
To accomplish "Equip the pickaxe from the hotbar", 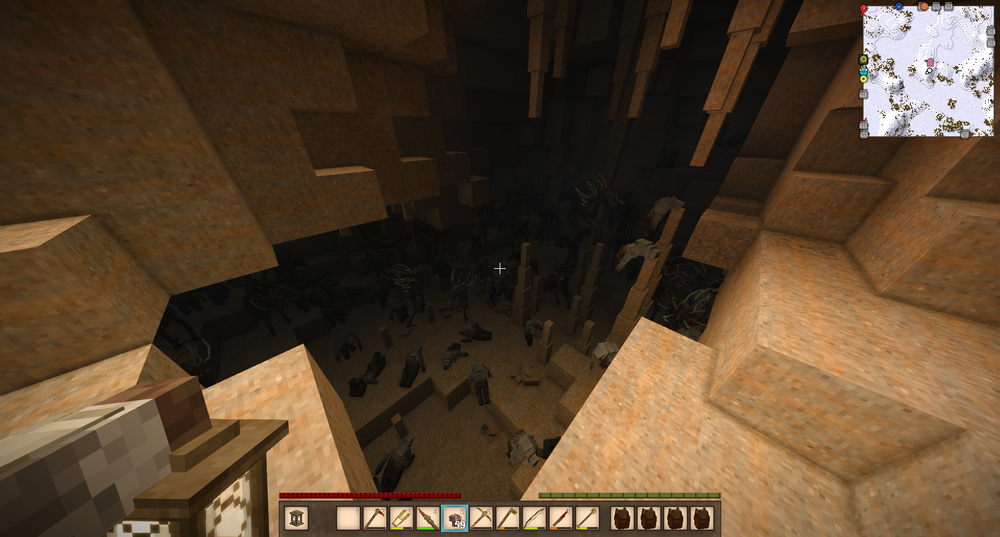I will click(x=481, y=518).
